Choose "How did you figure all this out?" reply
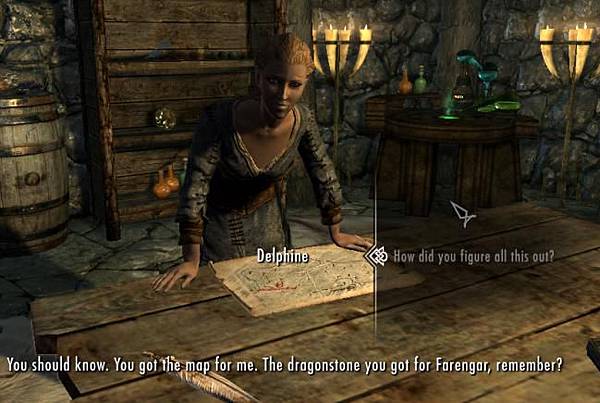Image resolution: width=600 pixels, height=403 pixels. 473,256
